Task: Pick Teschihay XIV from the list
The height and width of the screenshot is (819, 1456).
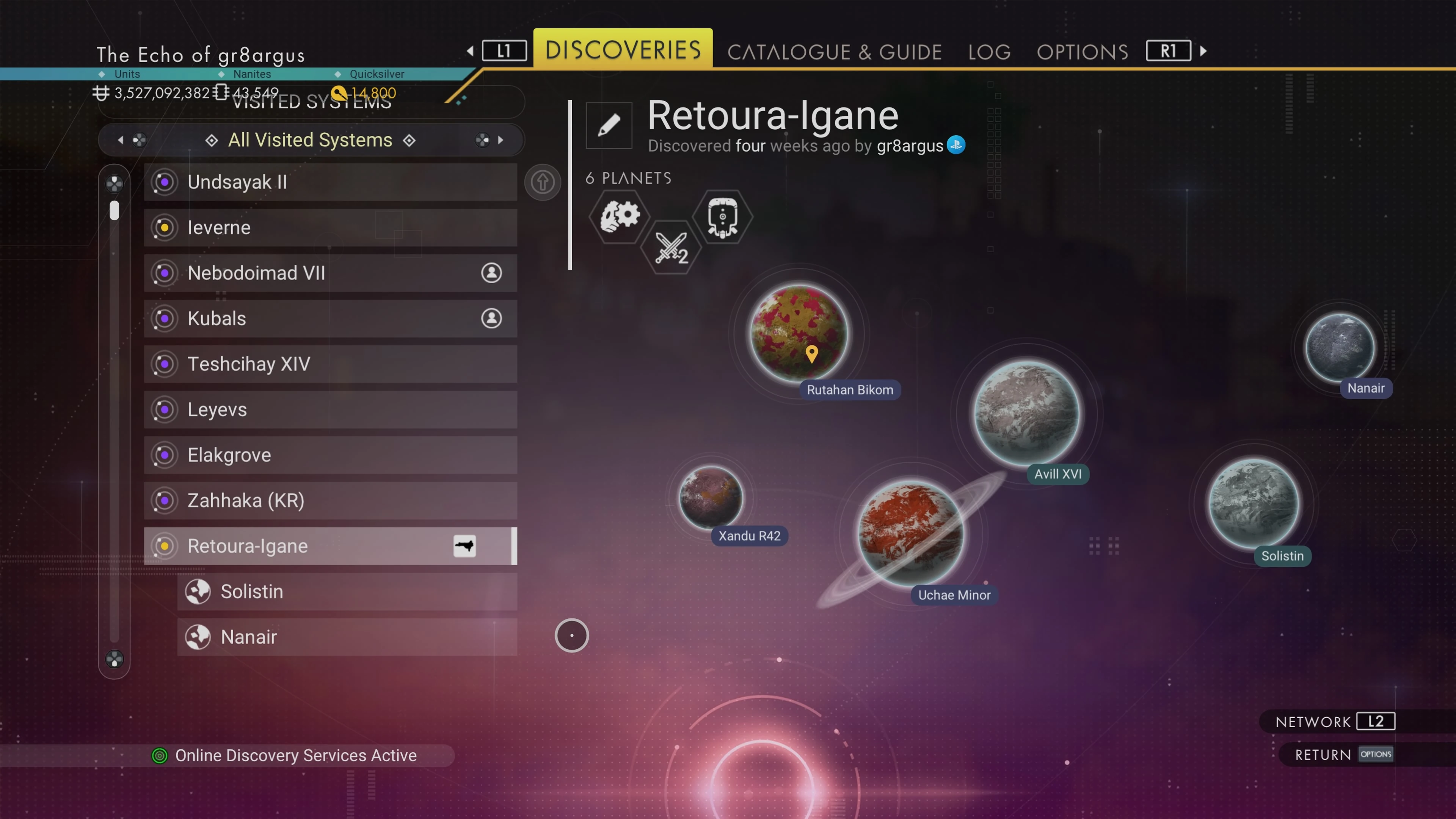Action: pos(330,364)
